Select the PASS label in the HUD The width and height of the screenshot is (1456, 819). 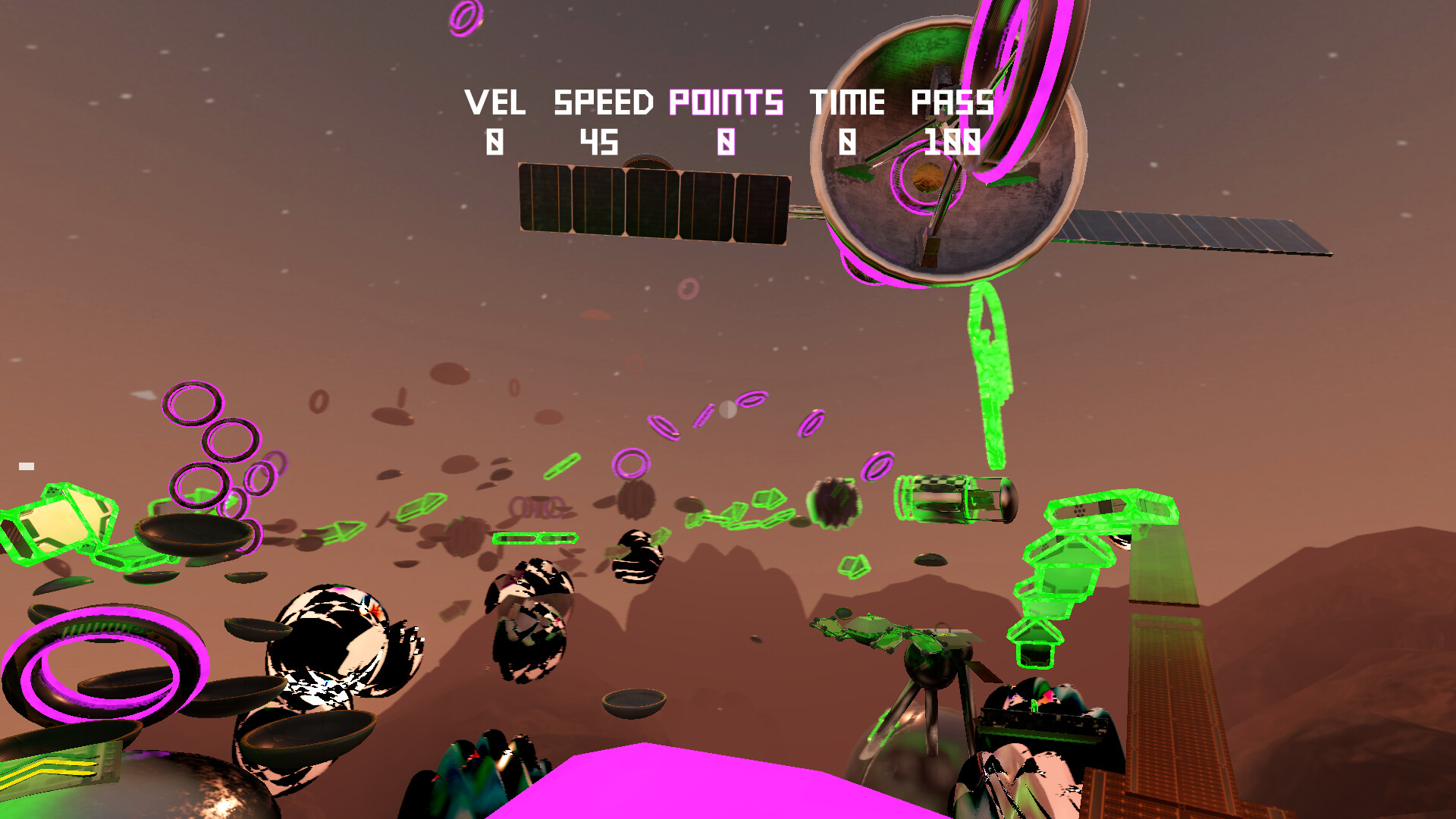click(x=952, y=102)
